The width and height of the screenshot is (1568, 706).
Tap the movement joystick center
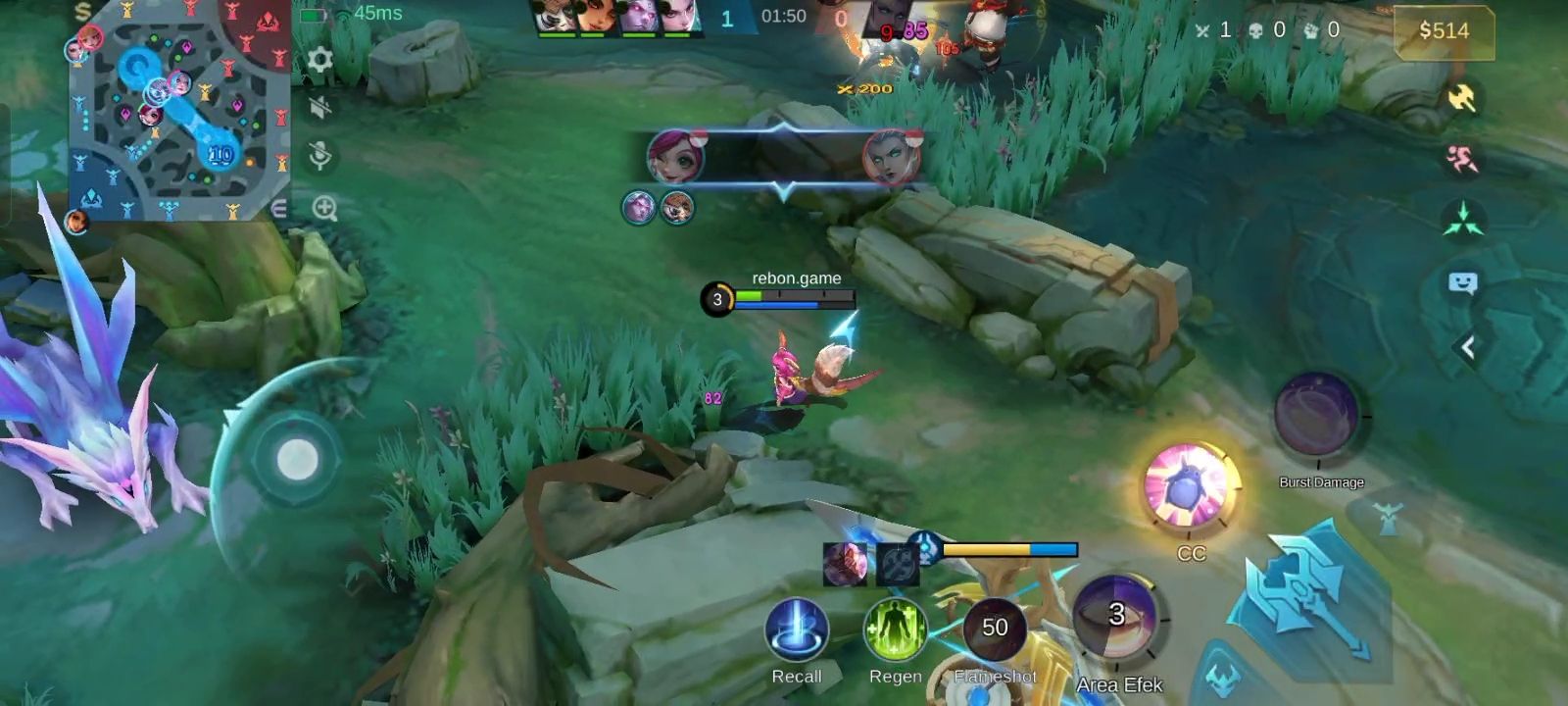point(297,459)
